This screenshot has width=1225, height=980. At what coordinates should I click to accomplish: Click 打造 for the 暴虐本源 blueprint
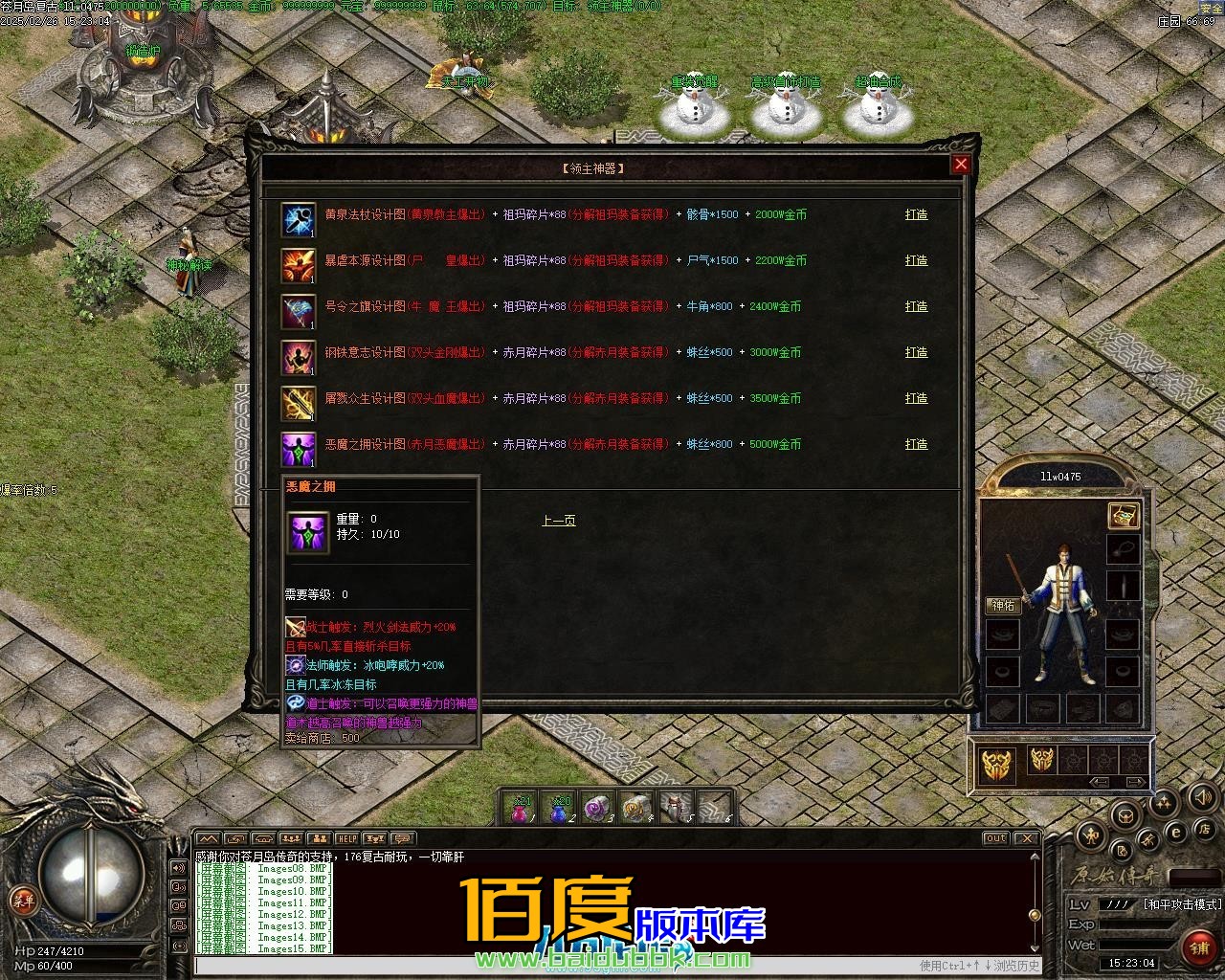[916, 260]
